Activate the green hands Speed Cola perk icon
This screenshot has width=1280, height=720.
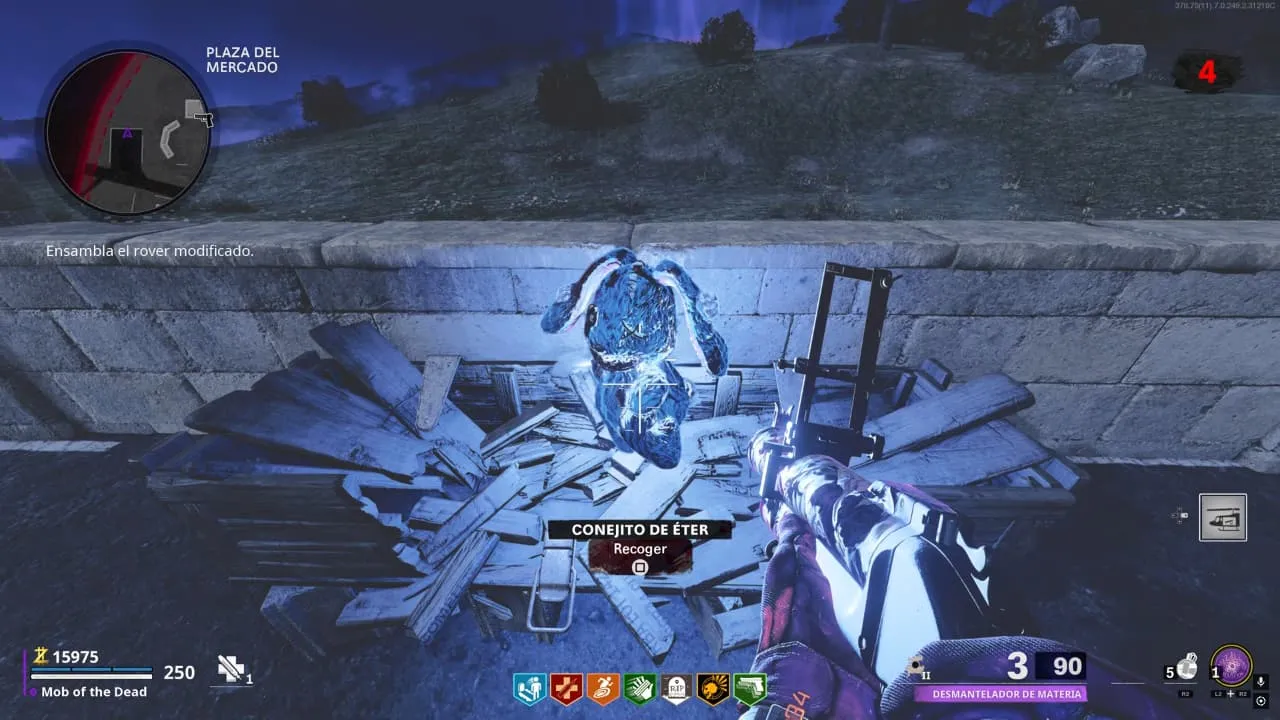tap(639, 688)
